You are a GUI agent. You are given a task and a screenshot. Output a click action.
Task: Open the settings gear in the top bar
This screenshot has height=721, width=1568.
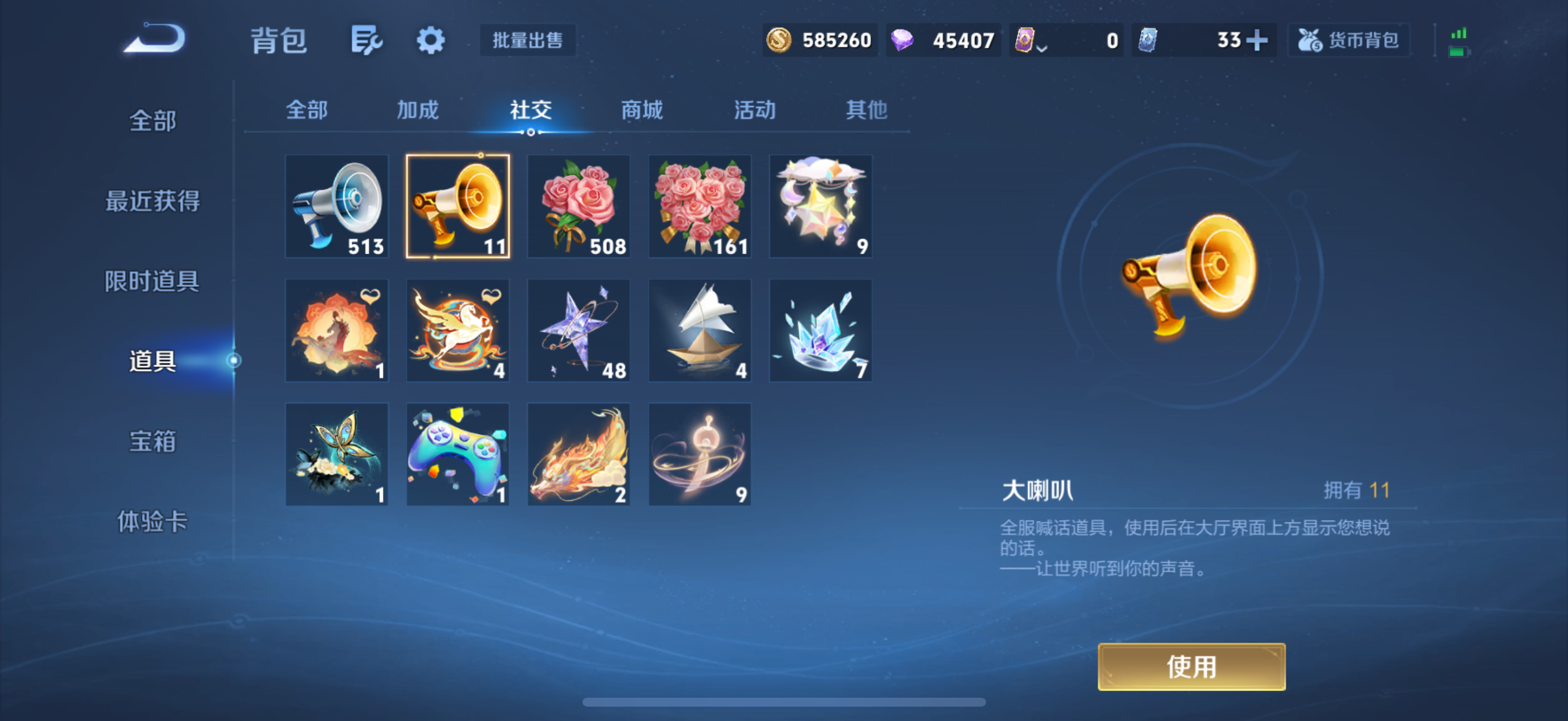click(x=431, y=41)
